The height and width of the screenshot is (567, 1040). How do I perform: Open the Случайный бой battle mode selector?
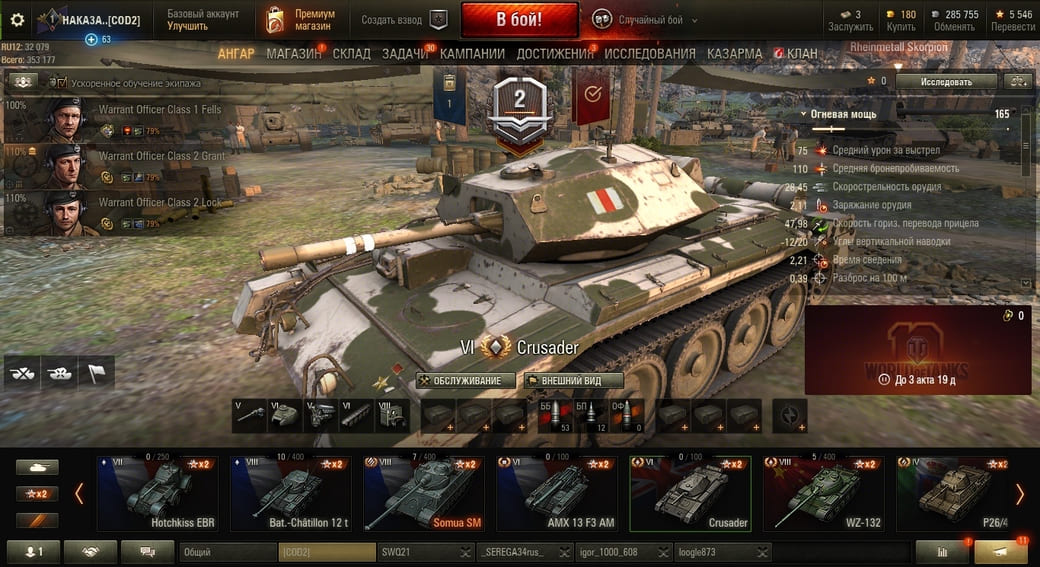click(641, 19)
